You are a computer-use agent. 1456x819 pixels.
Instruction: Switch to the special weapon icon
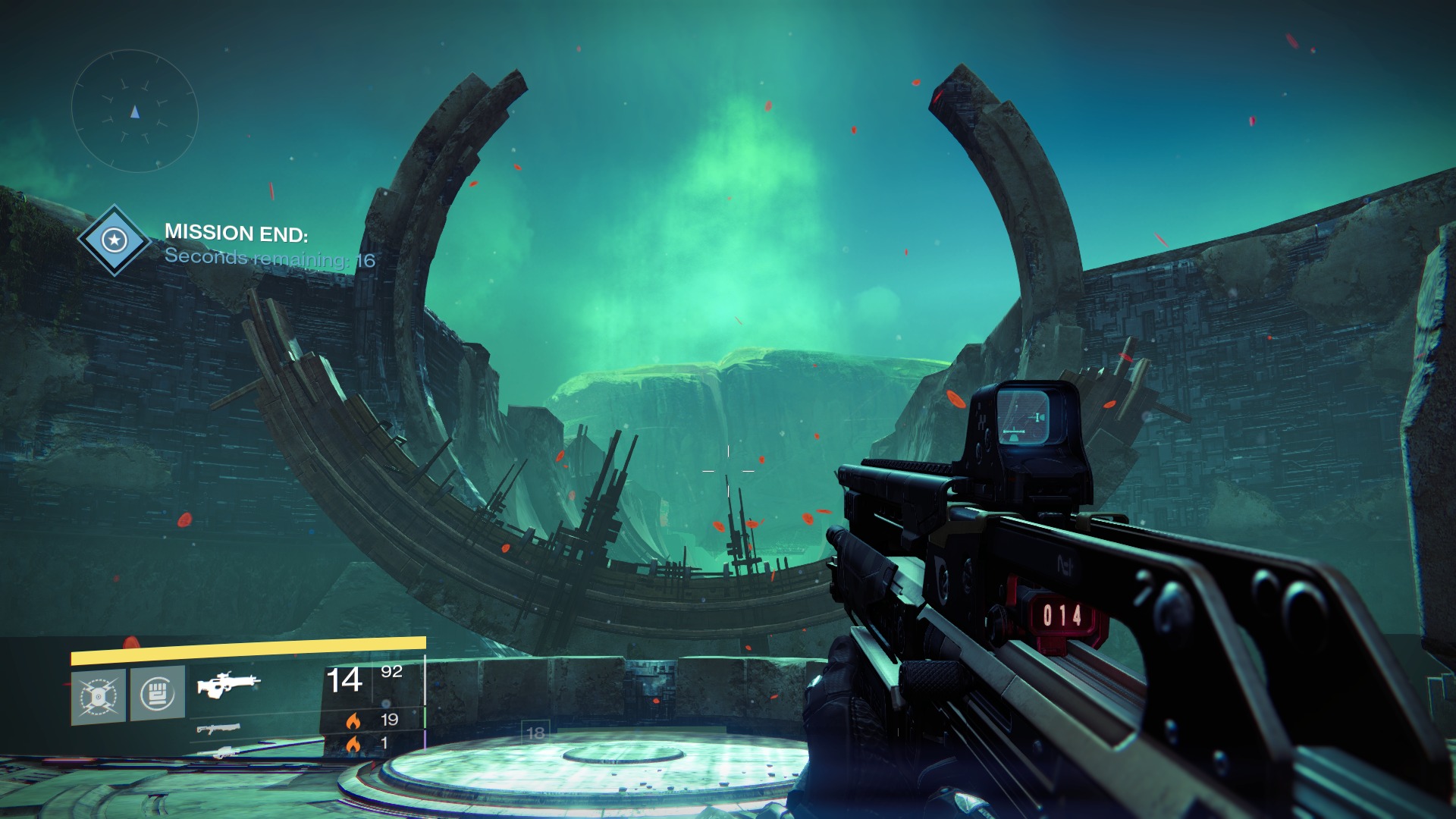click(218, 729)
